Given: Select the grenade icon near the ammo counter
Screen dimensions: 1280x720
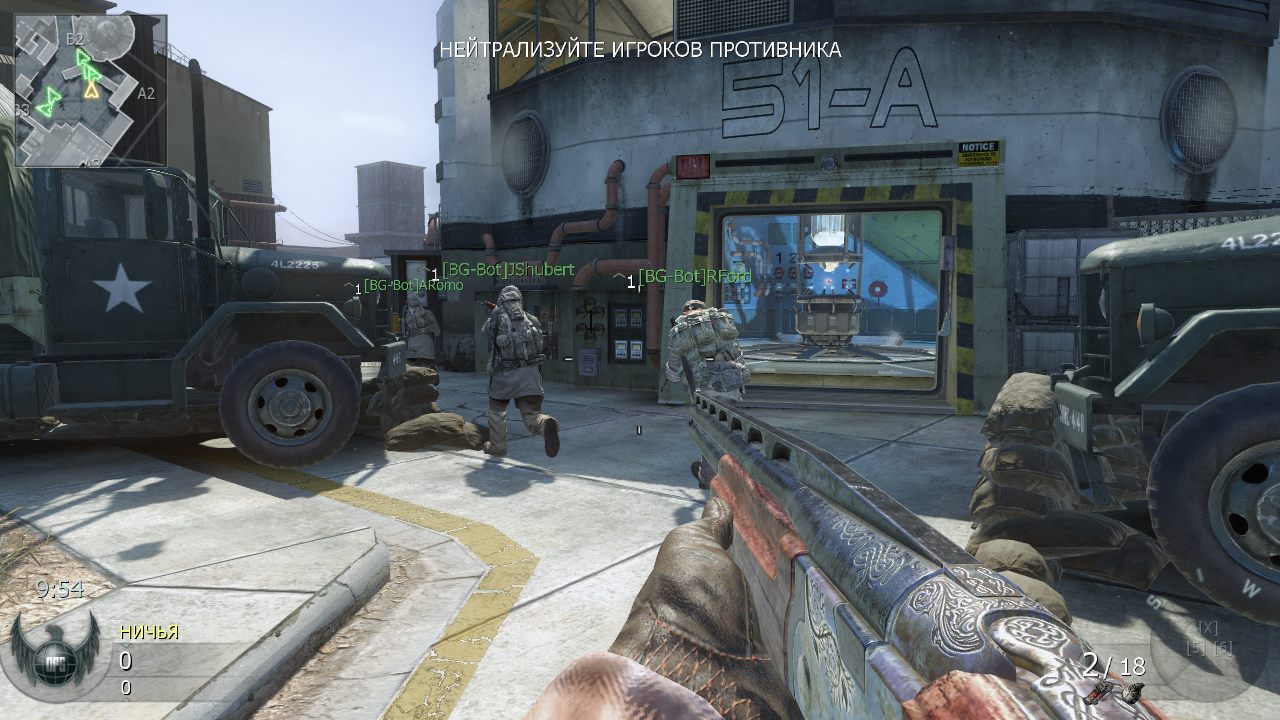Looking at the screenshot, I should pyautogui.click(x=1132, y=692).
